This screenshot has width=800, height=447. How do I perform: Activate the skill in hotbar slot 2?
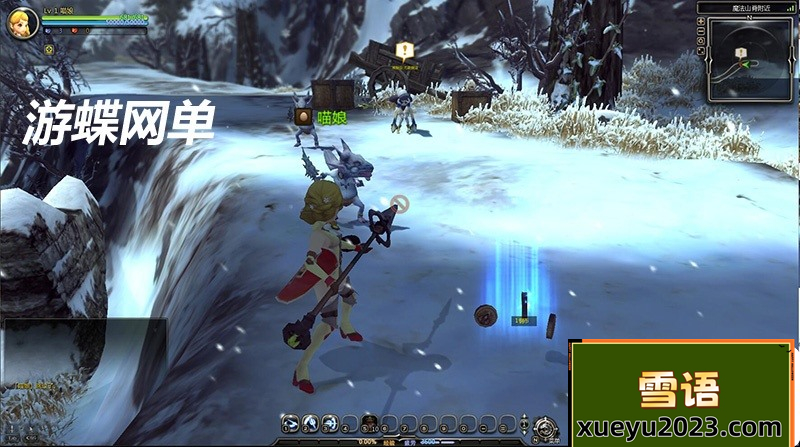[310, 423]
